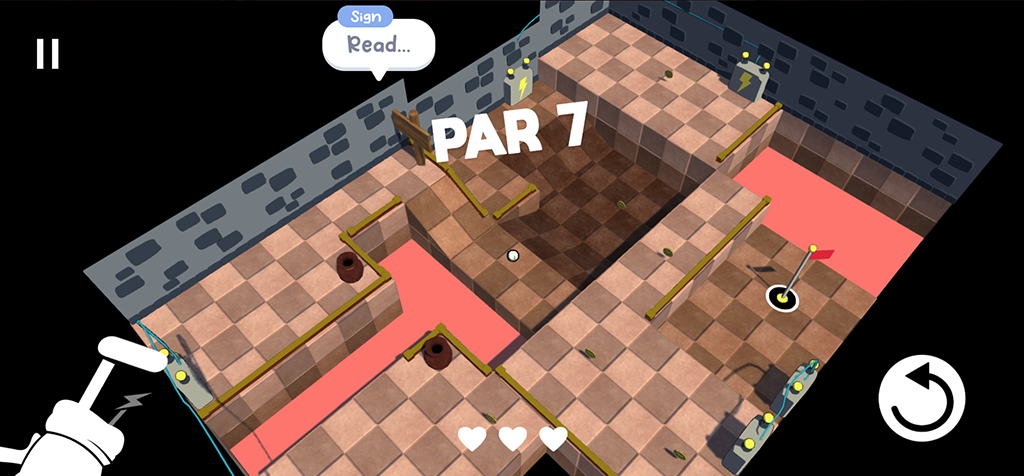This screenshot has height=476, width=1024.
Task: Pause the game with the pause icon
Action: point(47,54)
